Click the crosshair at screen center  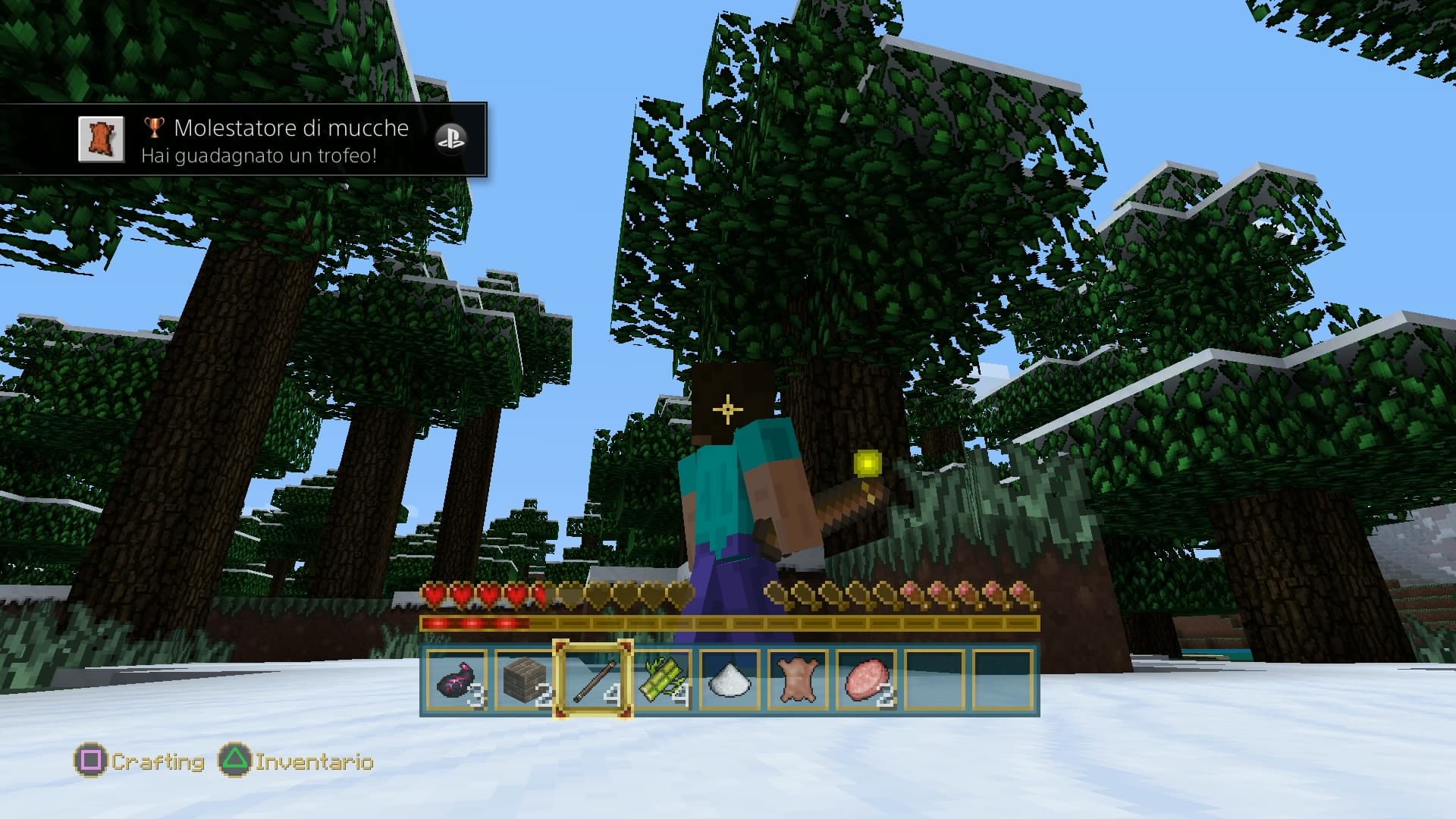point(728,409)
